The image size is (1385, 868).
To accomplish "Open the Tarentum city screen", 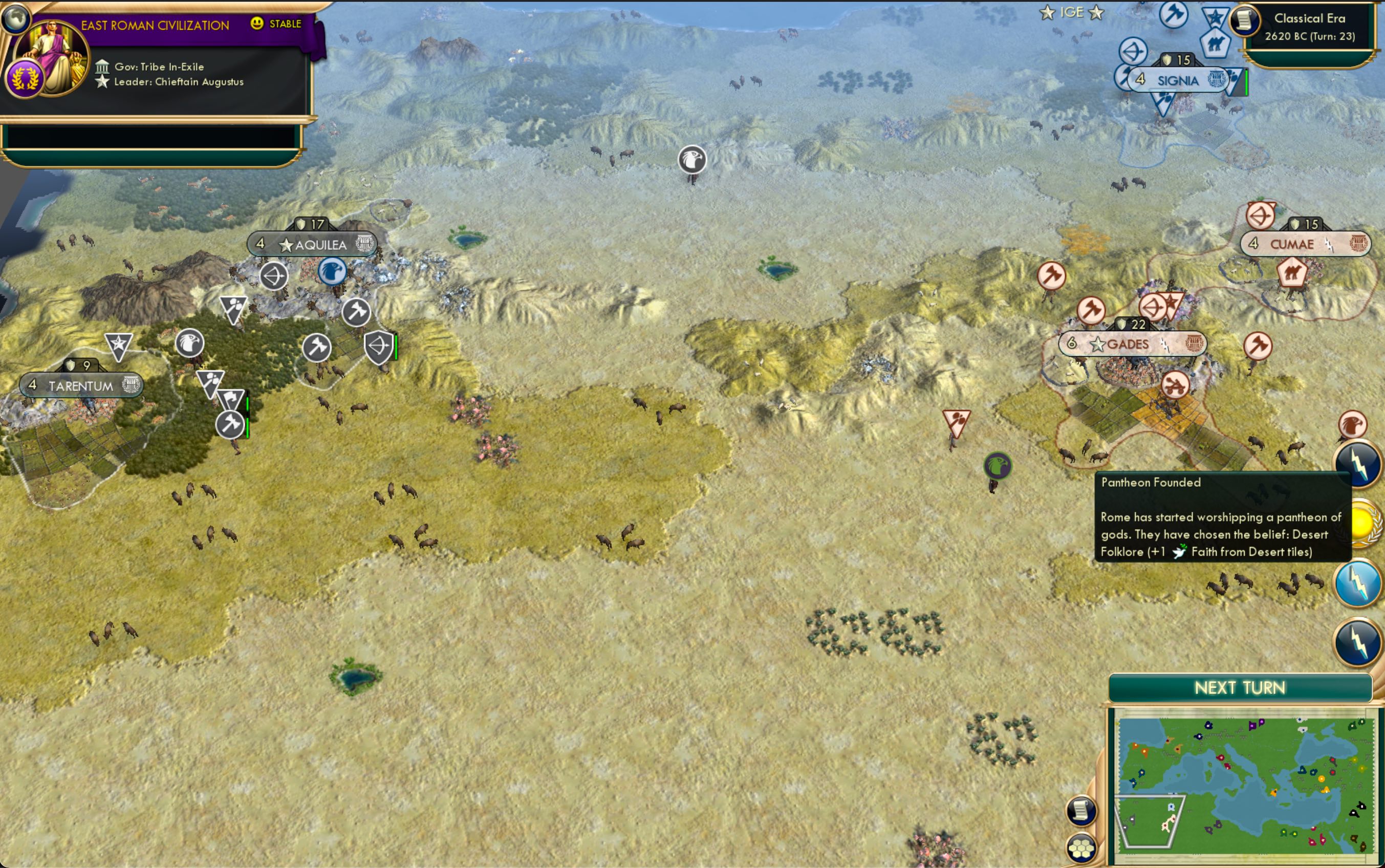I will click(80, 385).
